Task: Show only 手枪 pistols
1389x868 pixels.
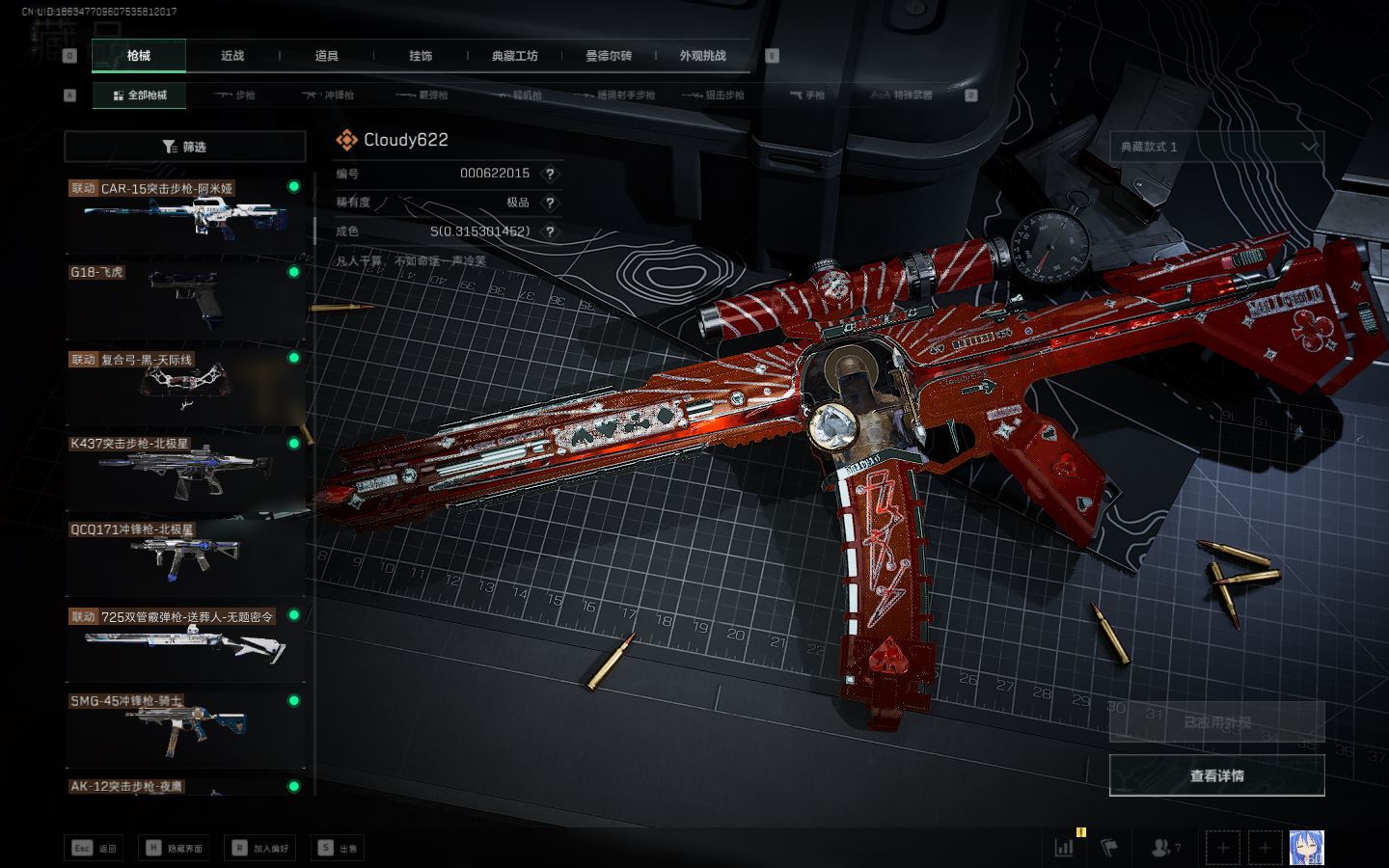Action: click(808, 95)
